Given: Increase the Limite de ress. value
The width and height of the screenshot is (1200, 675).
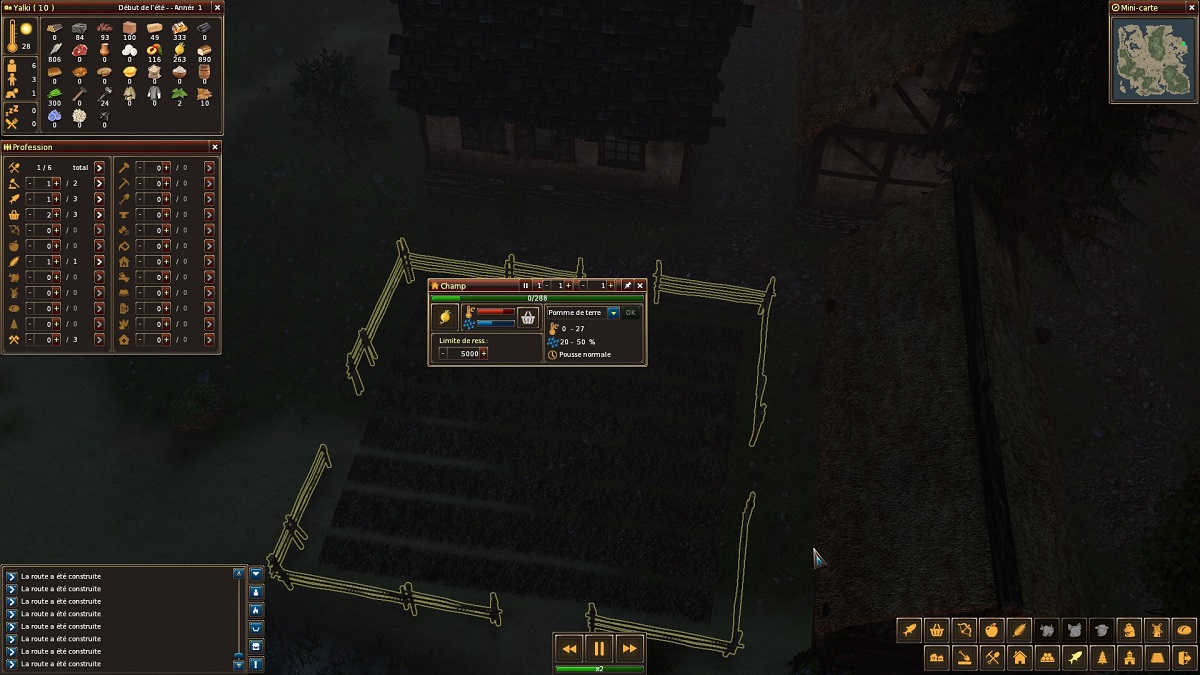Looking at the screenshot, I should coord(484,353).
